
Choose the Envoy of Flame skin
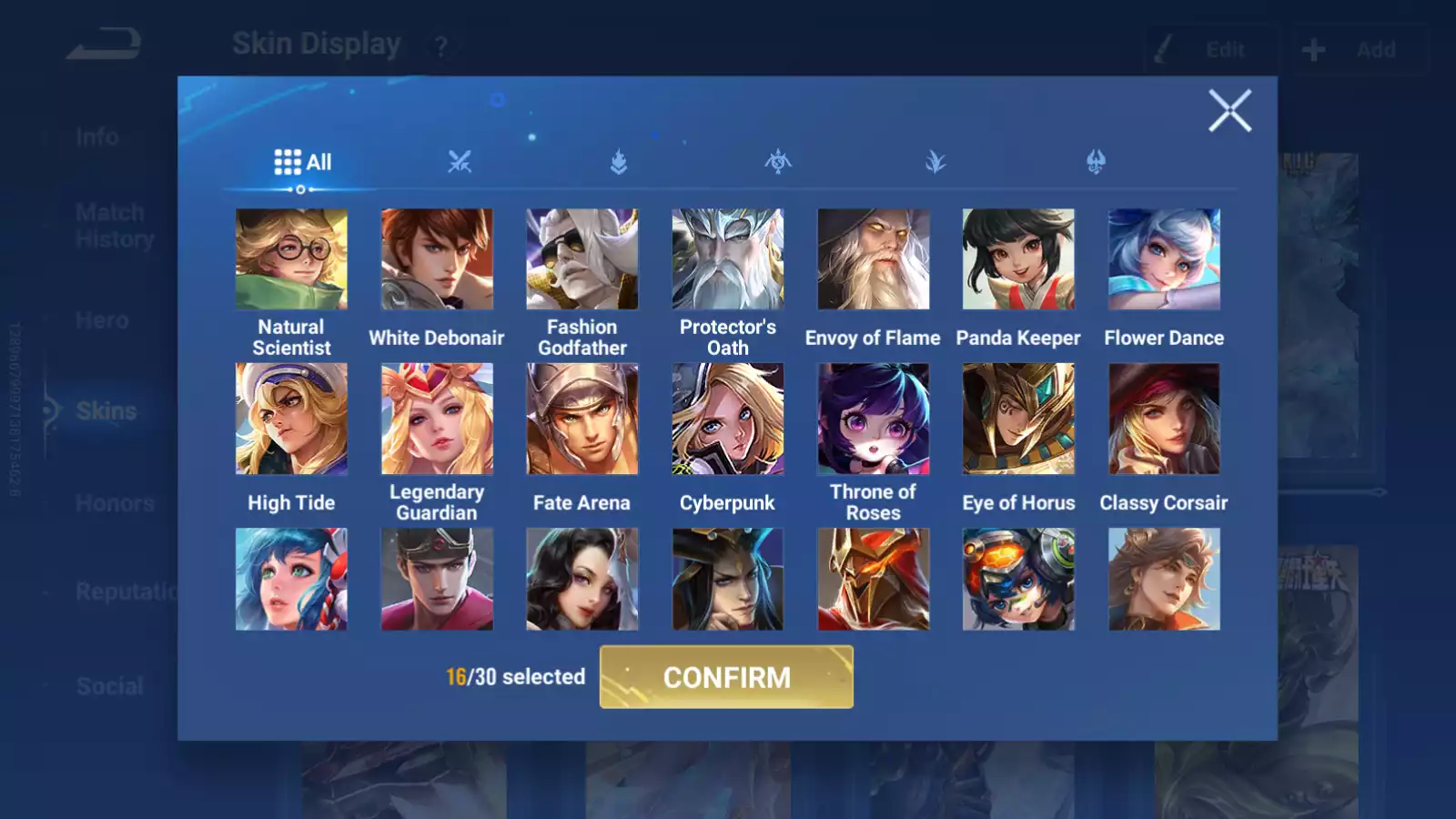tap(874, 259)
